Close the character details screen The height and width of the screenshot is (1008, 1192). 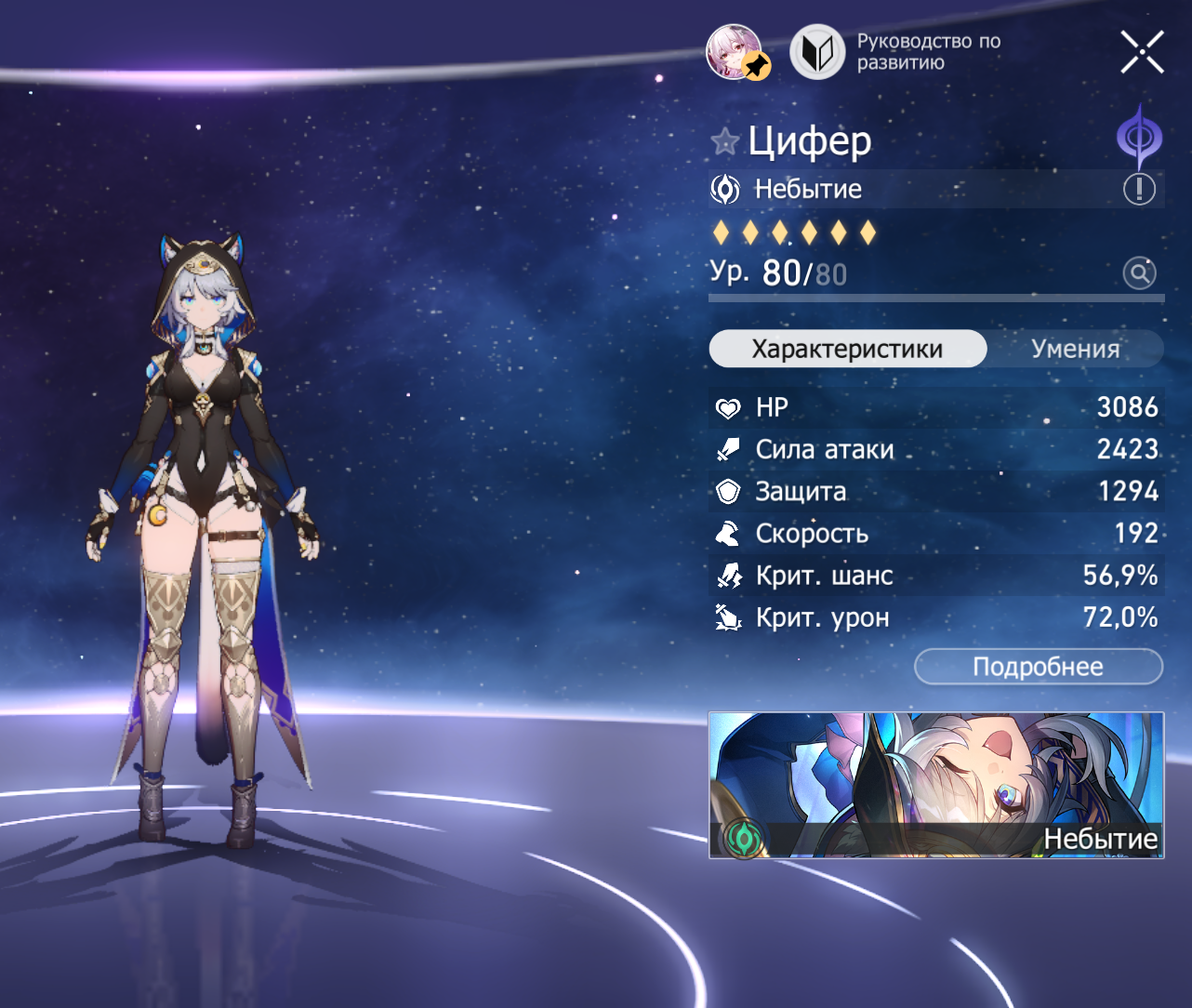pos(1142,52)
